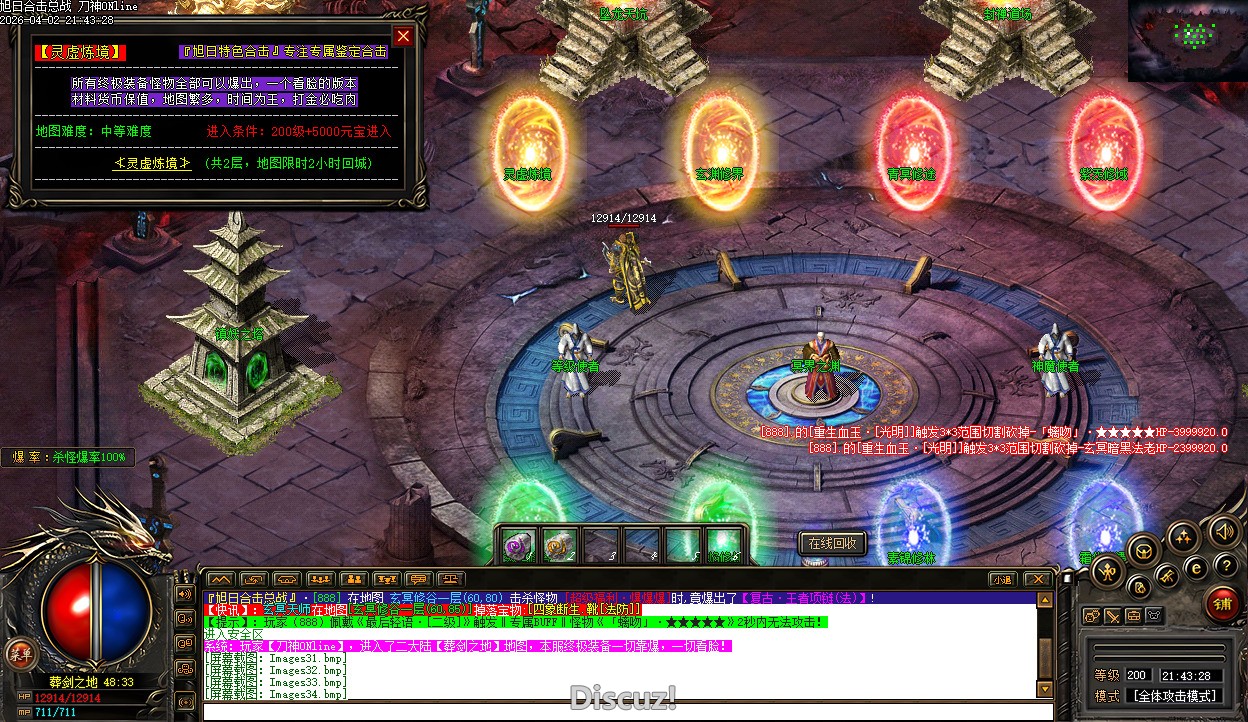Click the 在线回收 online recycle button
1248x722 pixels.
pos(832,543)
